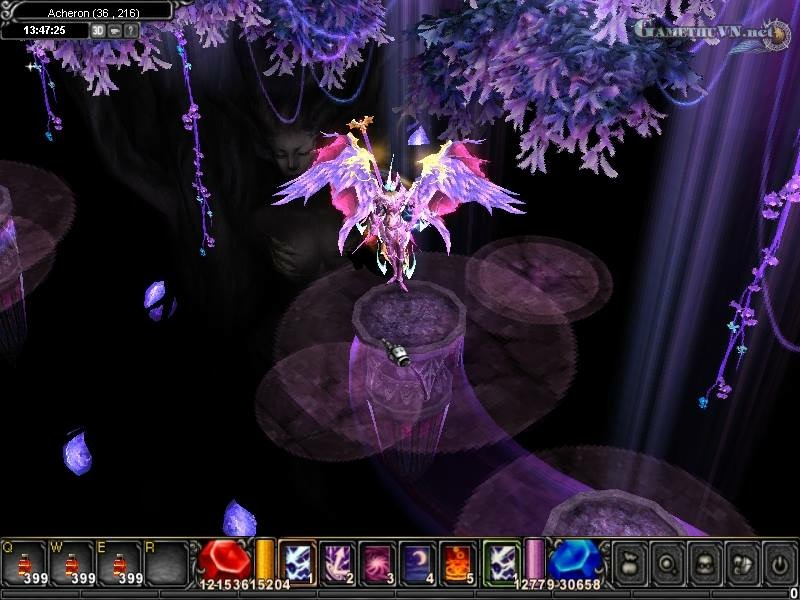Select the empty R quick slot

(x=168, y=562)
